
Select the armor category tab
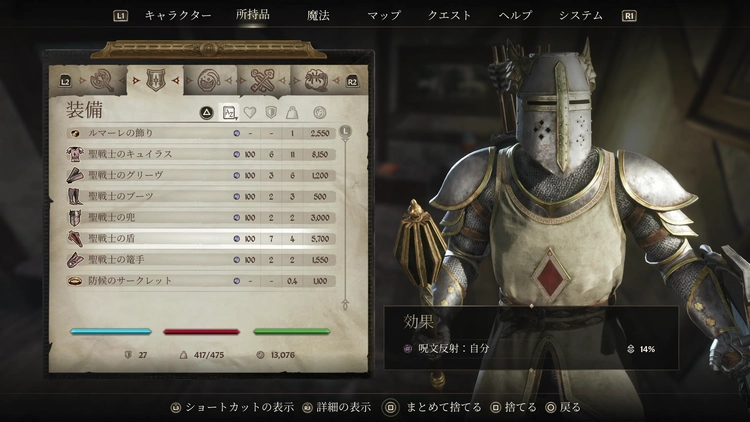point(155,79)
